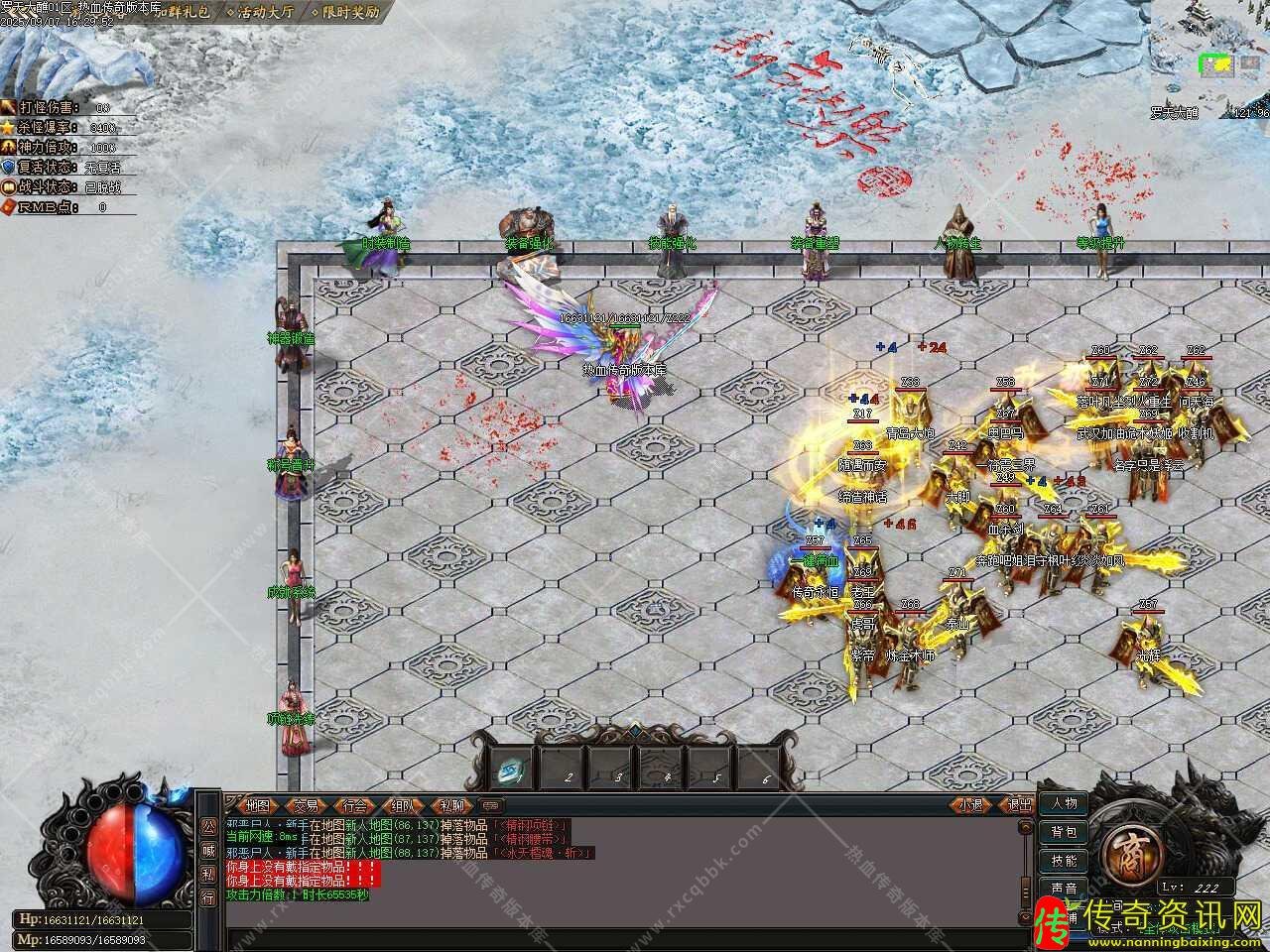Viewport: 1270px width, 952px height.
Task: Open the 人物 character panel
Action: 1063,803
